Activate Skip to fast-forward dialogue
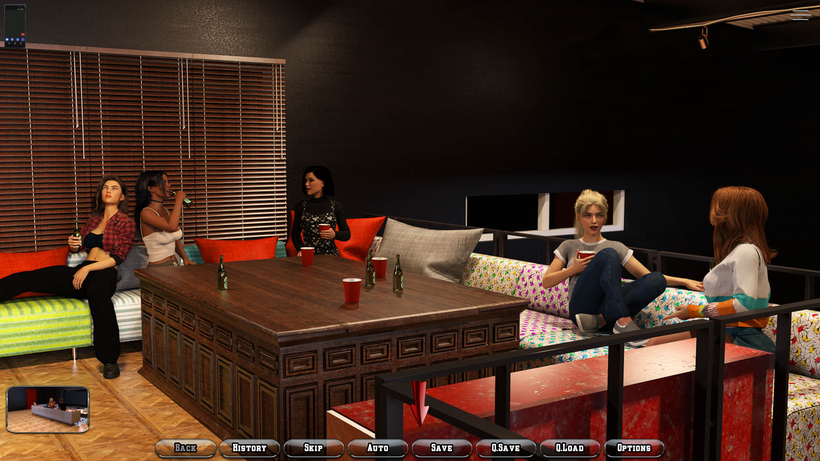The image size is (820, 461). pos(313,448)
